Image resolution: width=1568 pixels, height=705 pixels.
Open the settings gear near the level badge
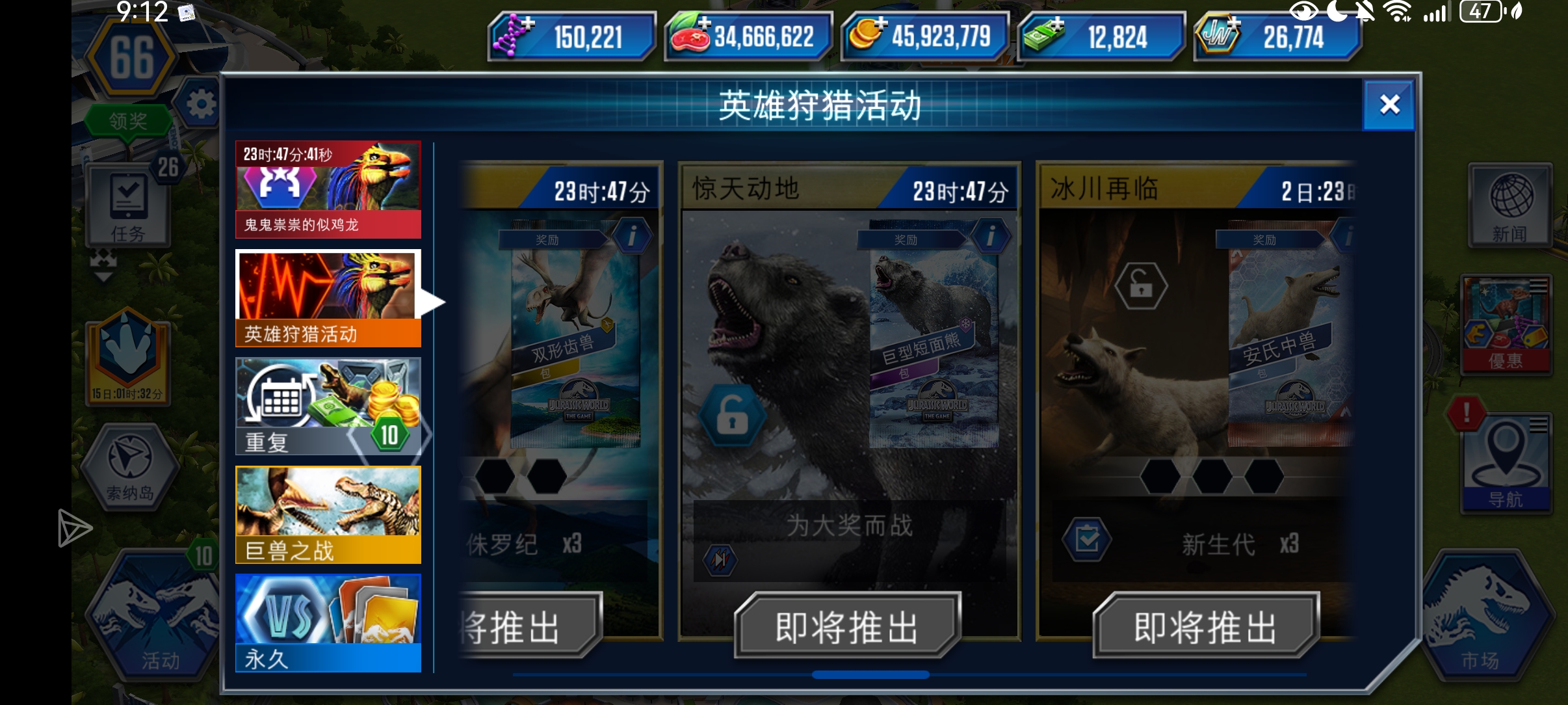(x=202, y=104)
